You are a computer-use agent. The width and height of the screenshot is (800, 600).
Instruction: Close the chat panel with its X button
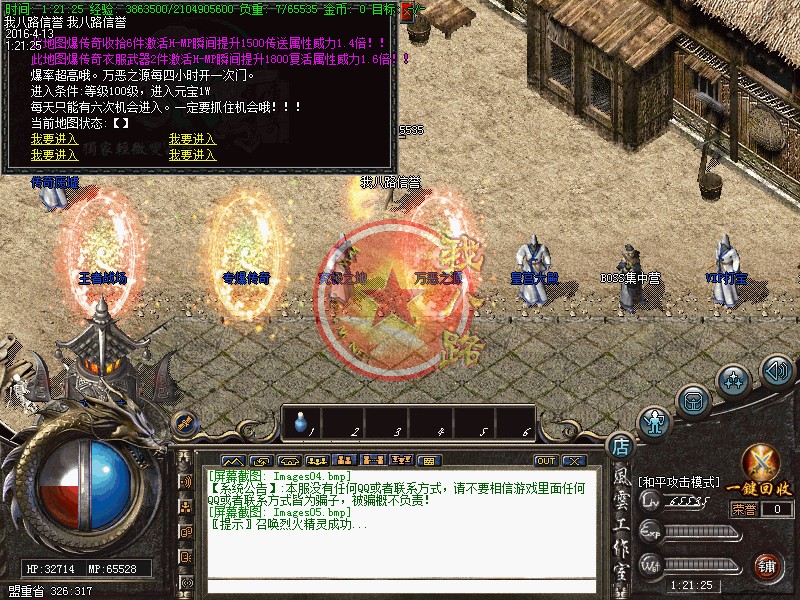point(574,460)
